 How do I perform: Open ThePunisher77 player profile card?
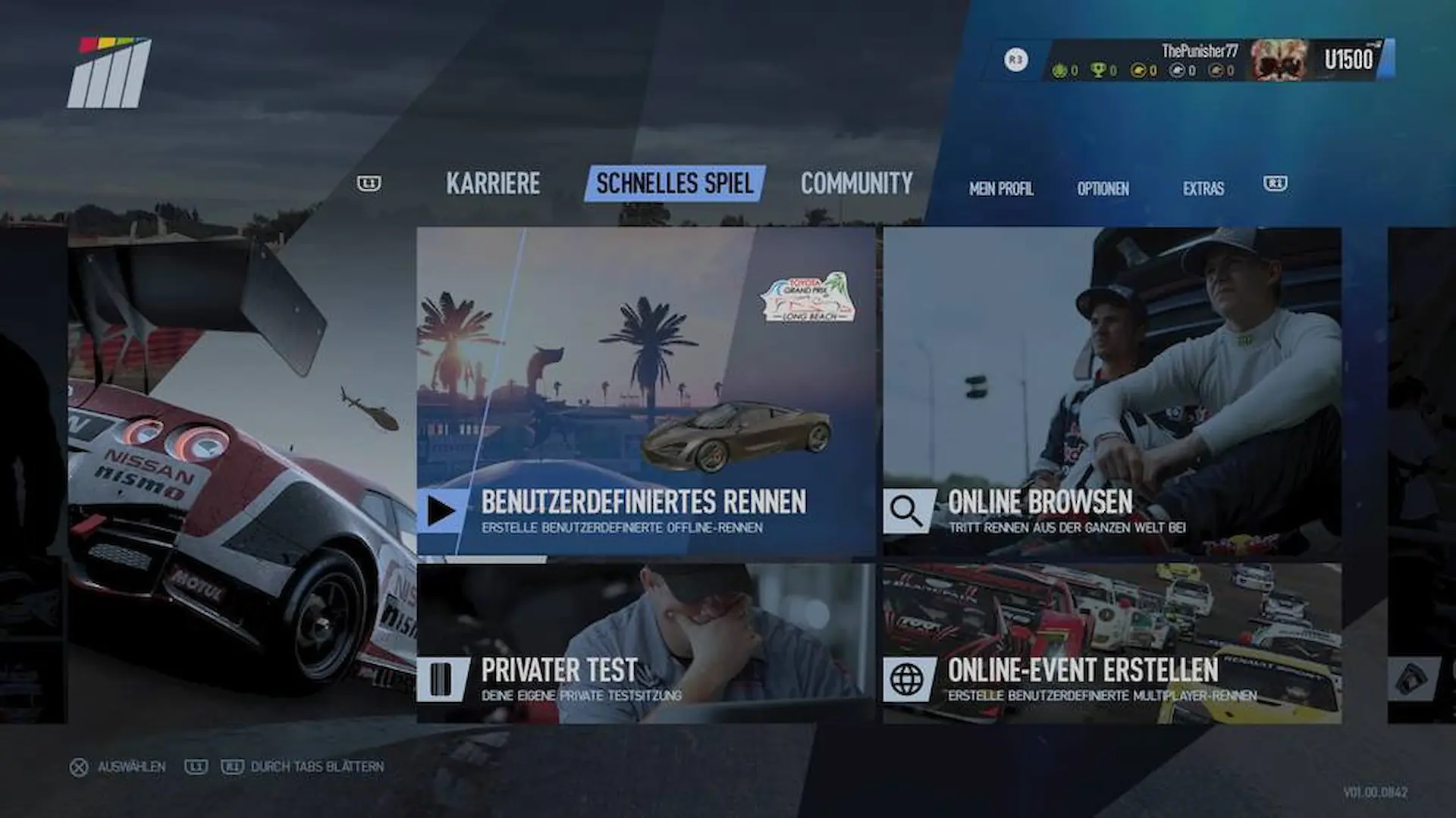click(x=1216, y=60)
